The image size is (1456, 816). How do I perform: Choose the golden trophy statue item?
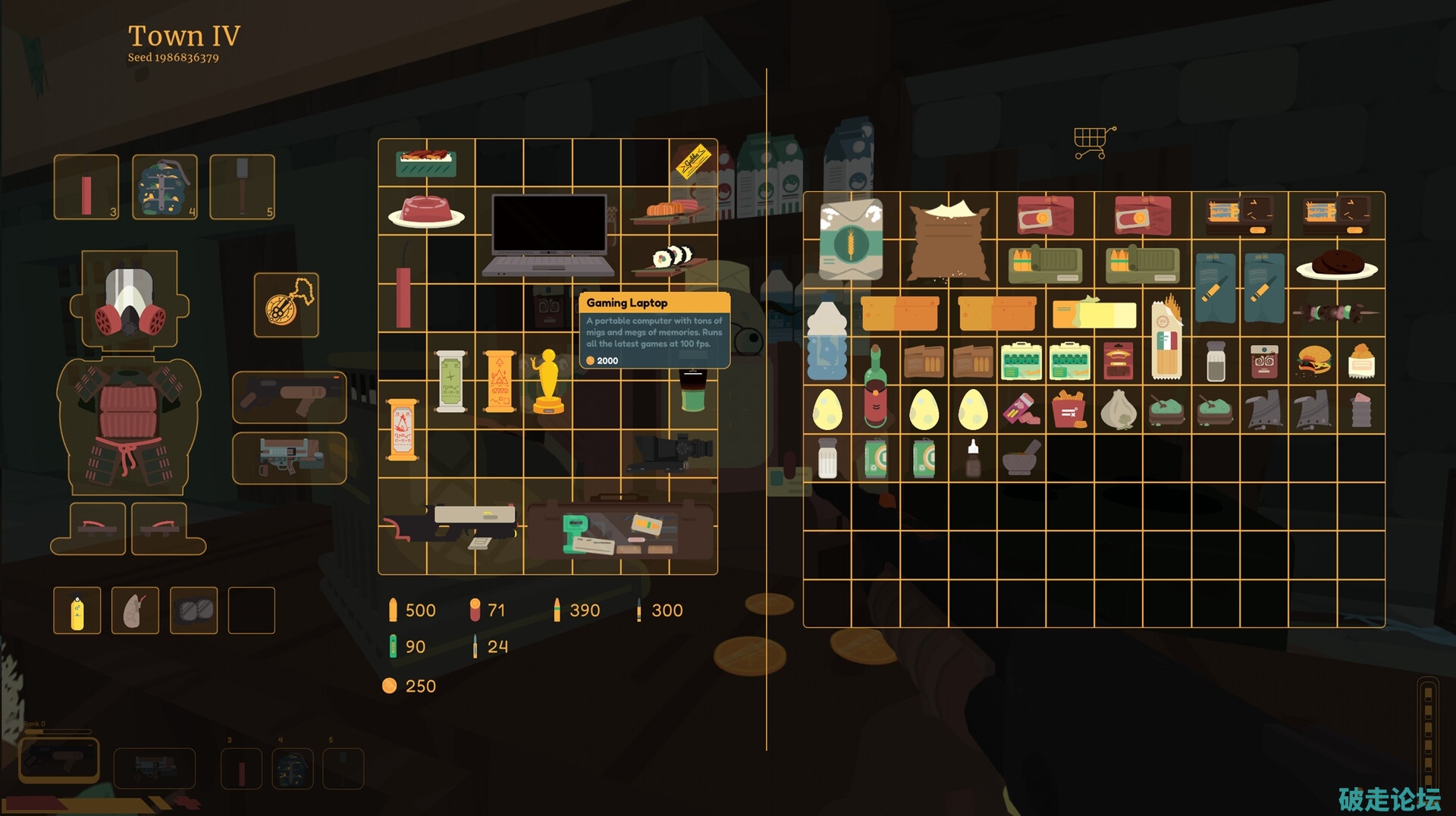coord(548,382)
